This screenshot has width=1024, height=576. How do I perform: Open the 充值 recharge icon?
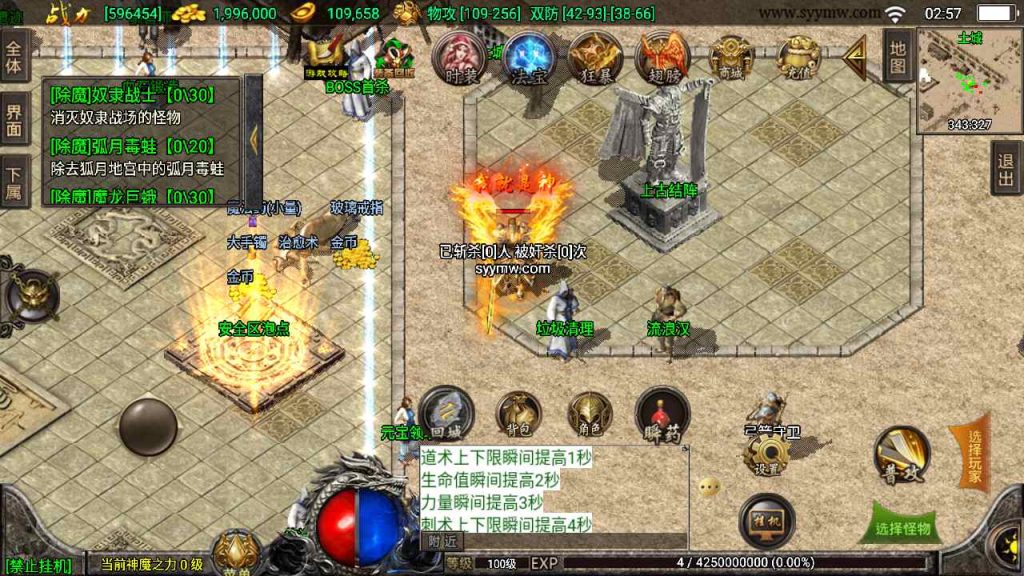pyautogui.click(x=798, y=58)
